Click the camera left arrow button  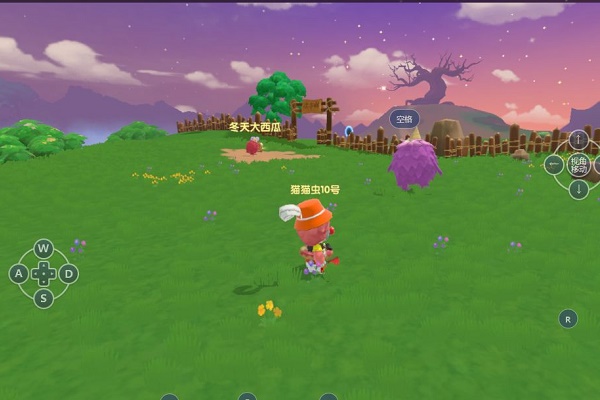pos(555,165)
